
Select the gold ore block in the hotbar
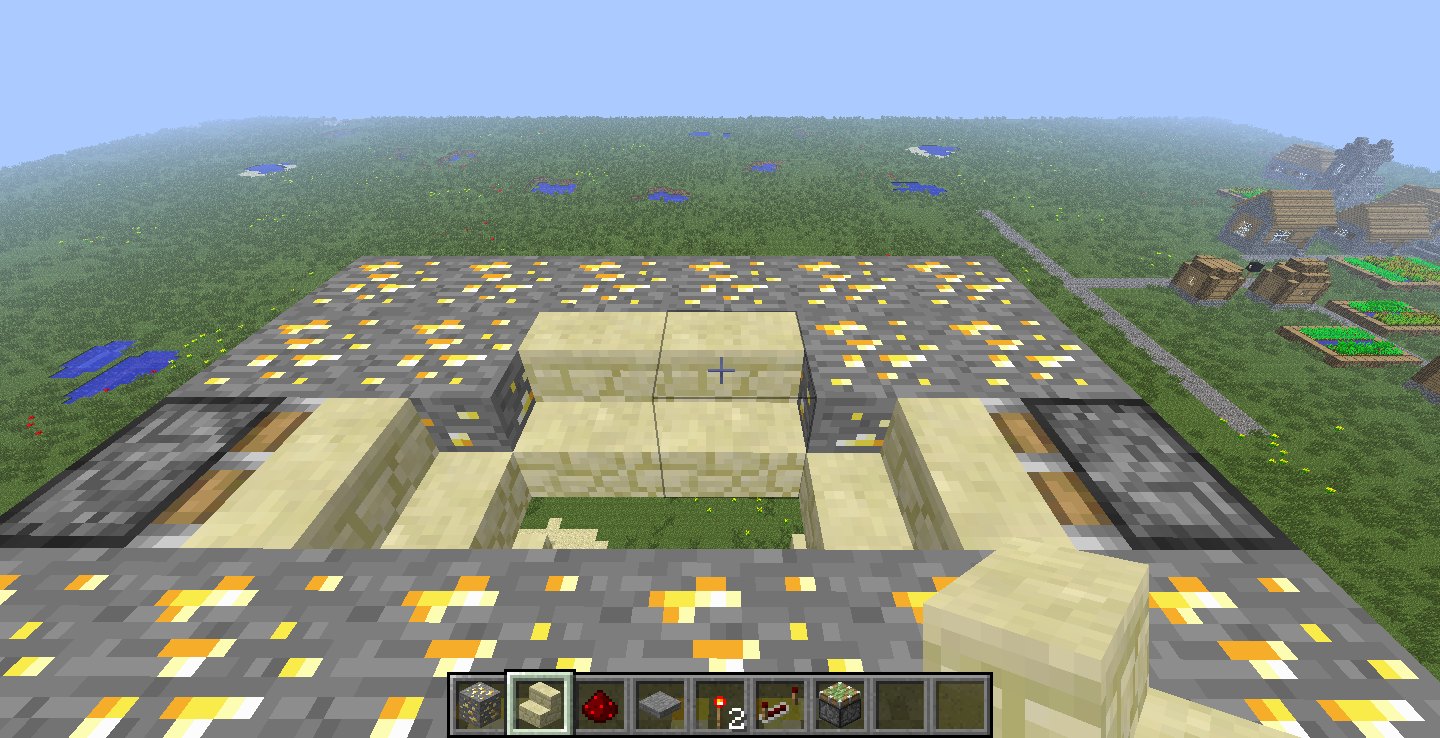(478, 703)
